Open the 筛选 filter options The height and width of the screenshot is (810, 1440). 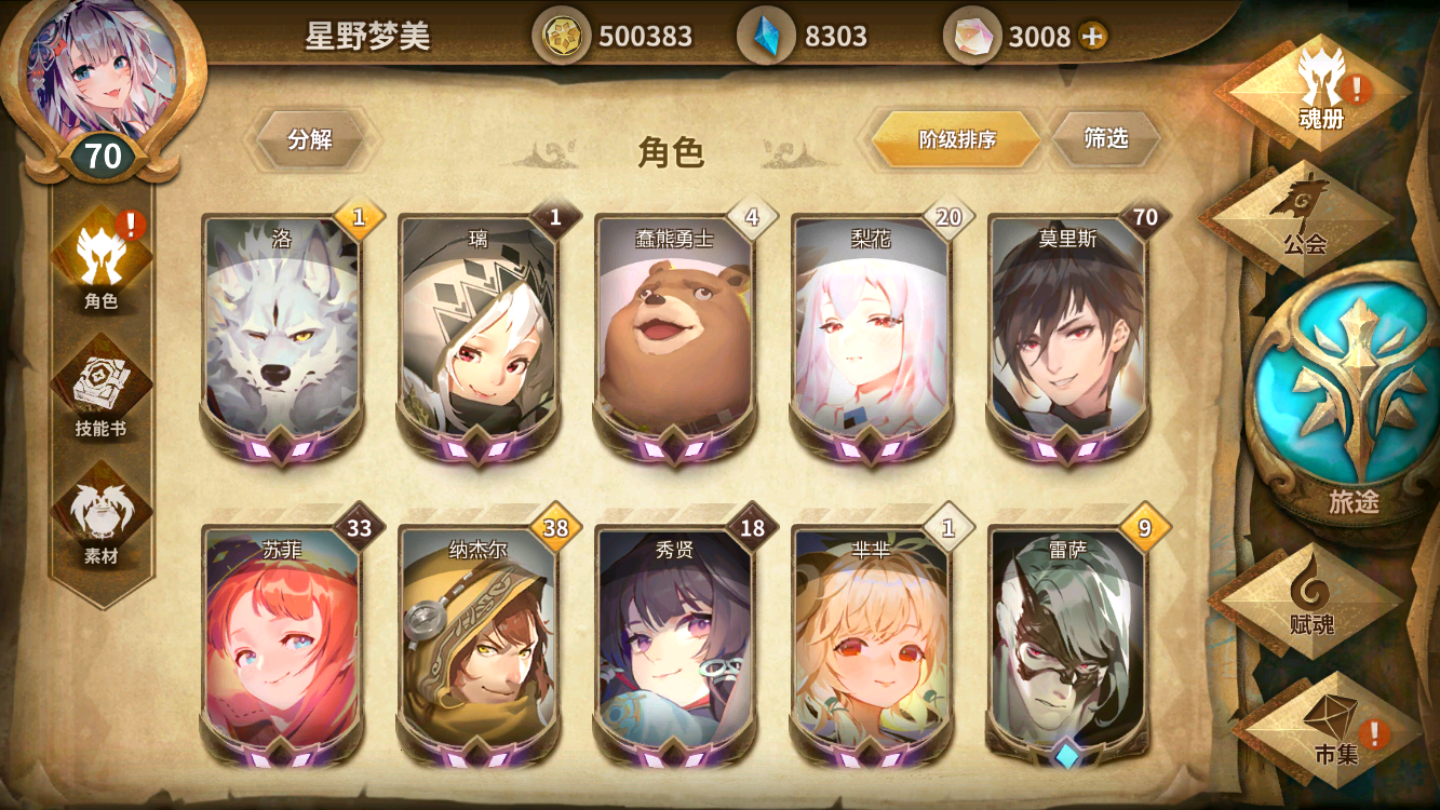click(x=1107, y=138)
